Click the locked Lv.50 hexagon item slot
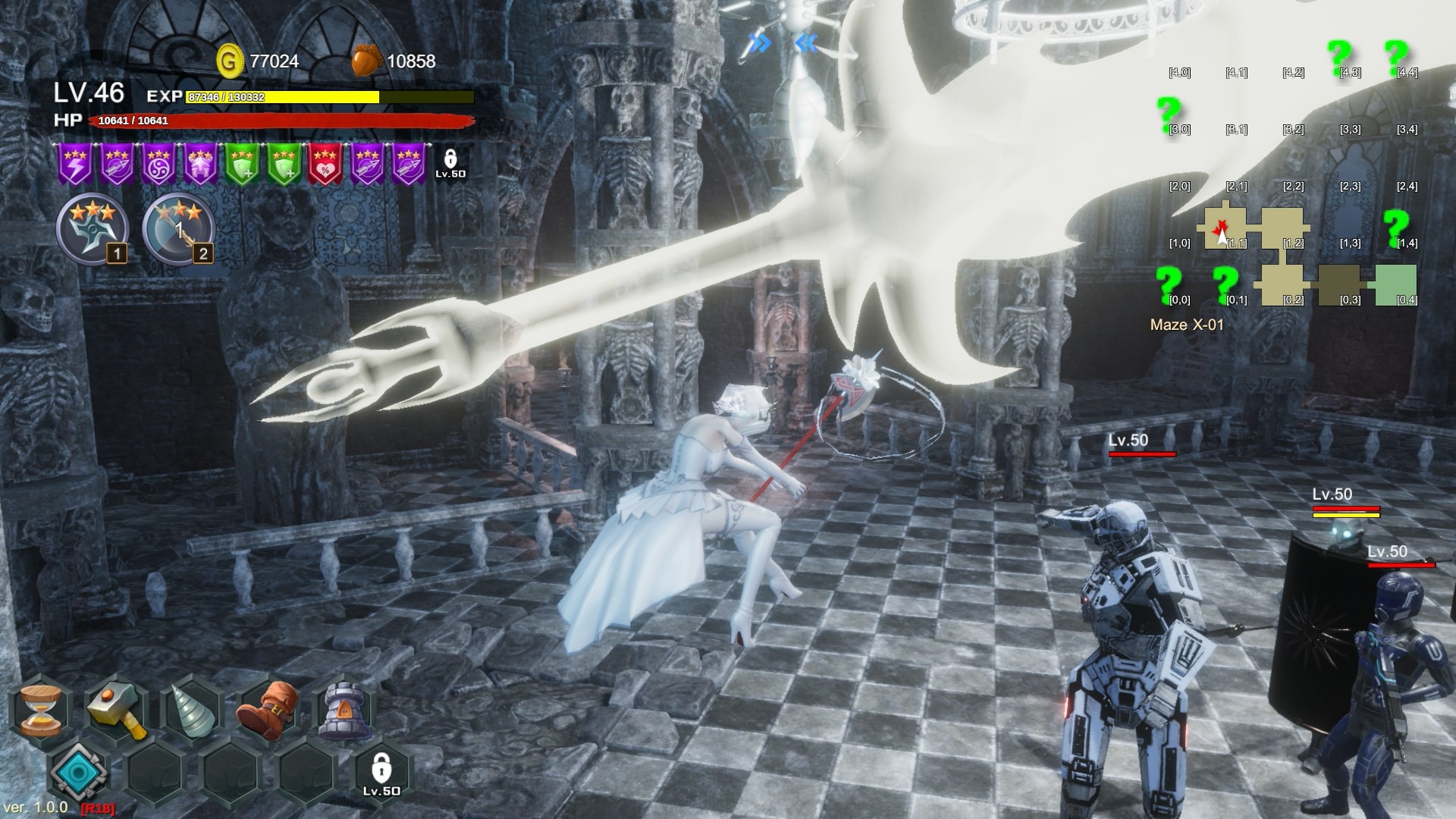The height and width of the screenshot is (819, 1456). 381,773
